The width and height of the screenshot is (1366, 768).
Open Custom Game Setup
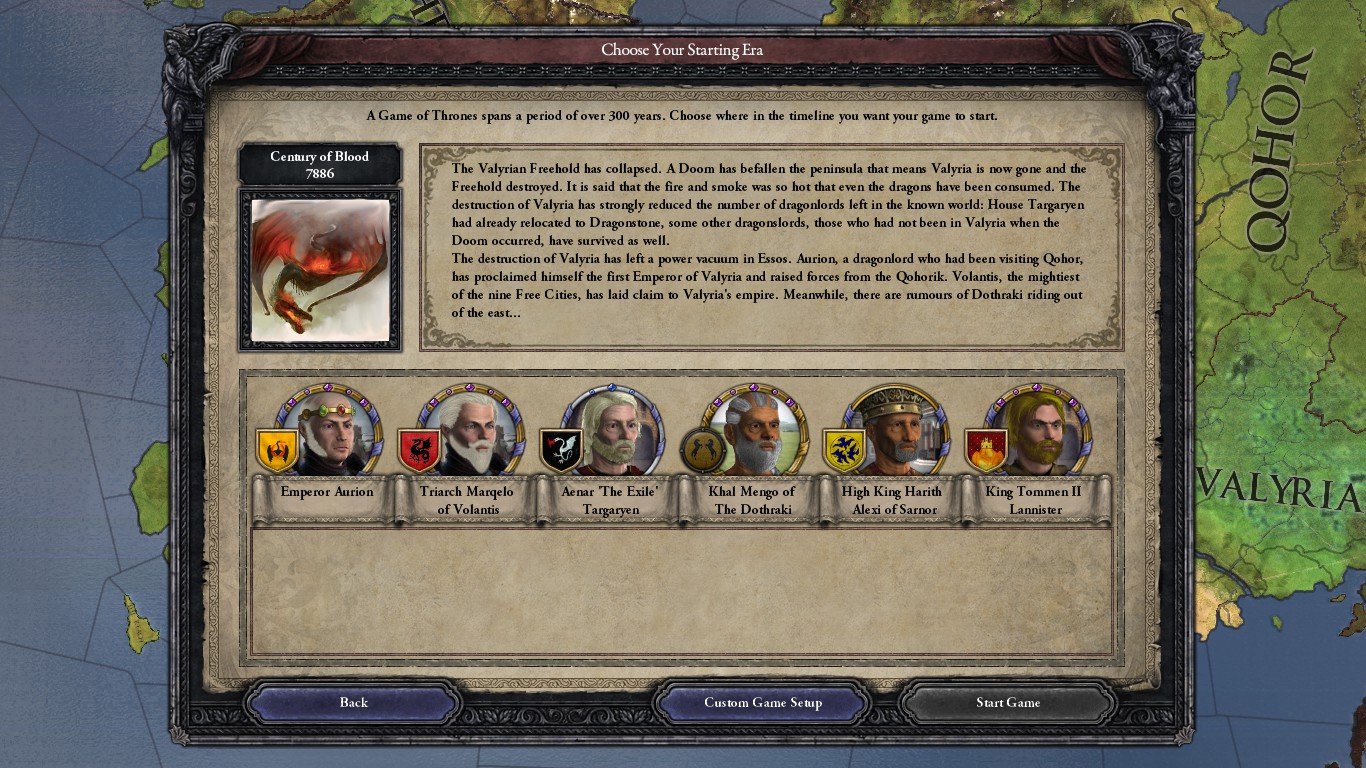(762, 702)
